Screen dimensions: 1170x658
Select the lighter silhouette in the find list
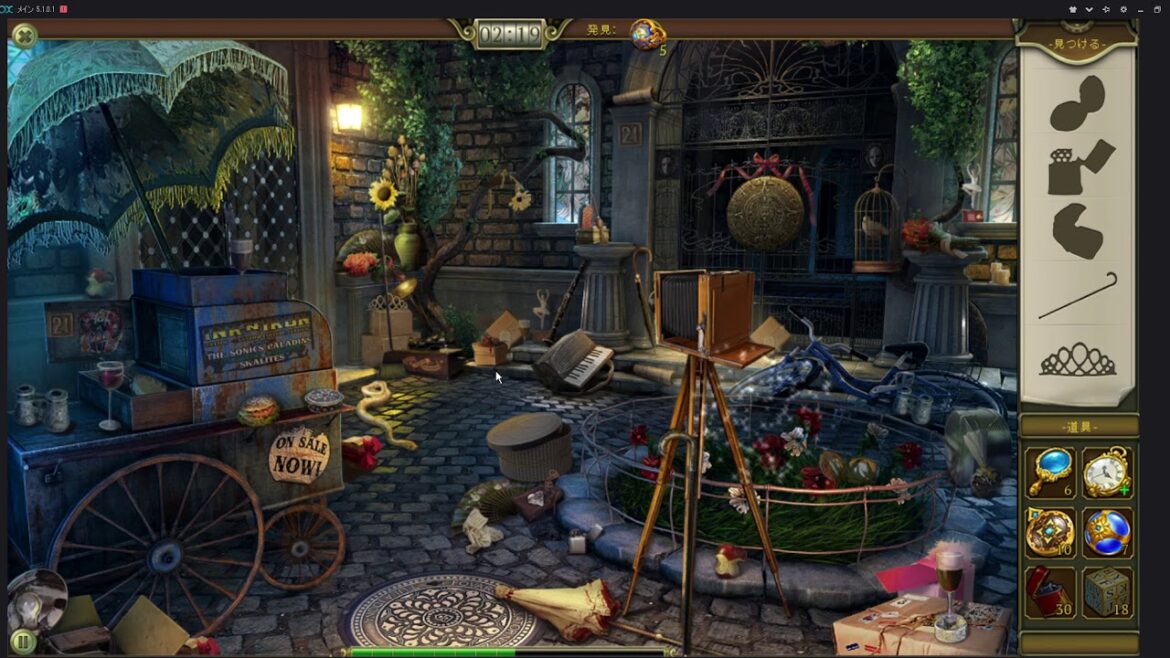1078,167
